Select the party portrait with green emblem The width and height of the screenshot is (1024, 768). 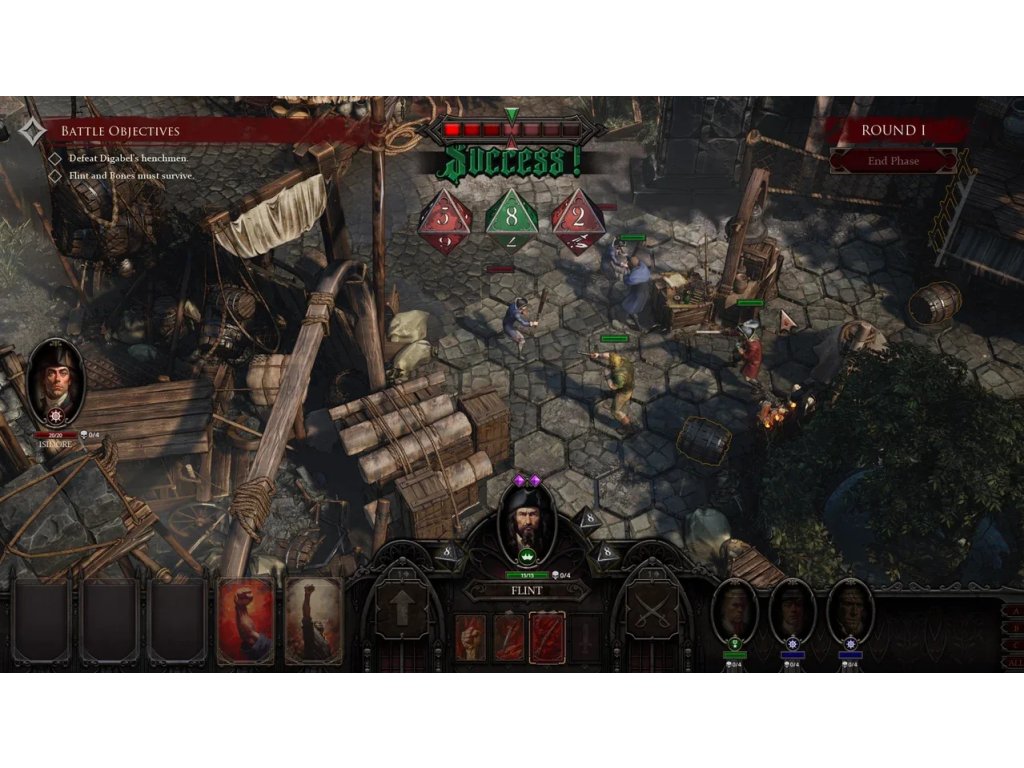734,611
